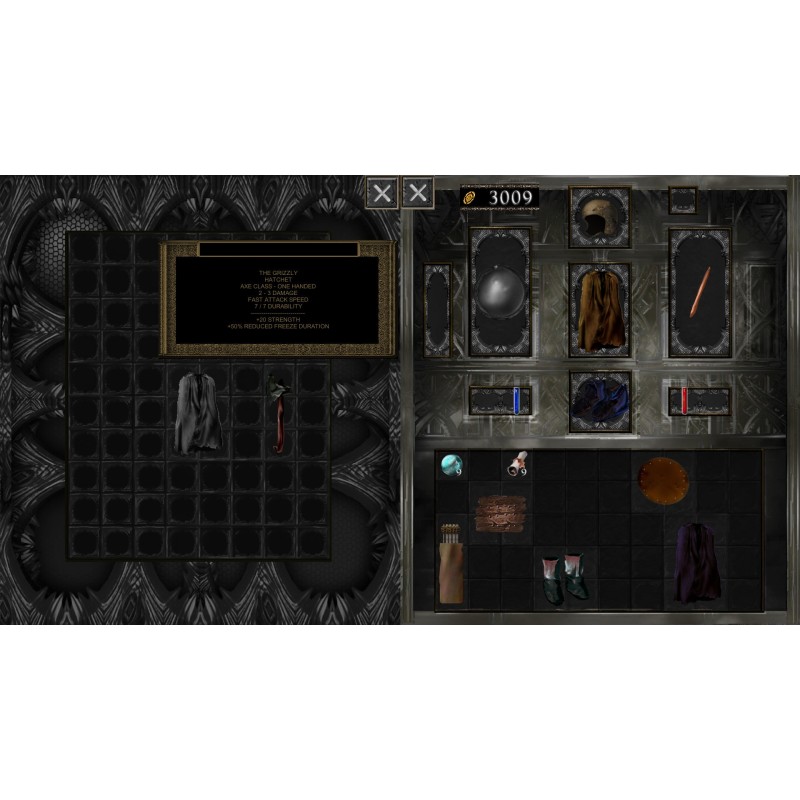The height and width of the screenshot is (800, 800).
Task: Pick up the gray cloak in stash
Action: tap(199, 411)
